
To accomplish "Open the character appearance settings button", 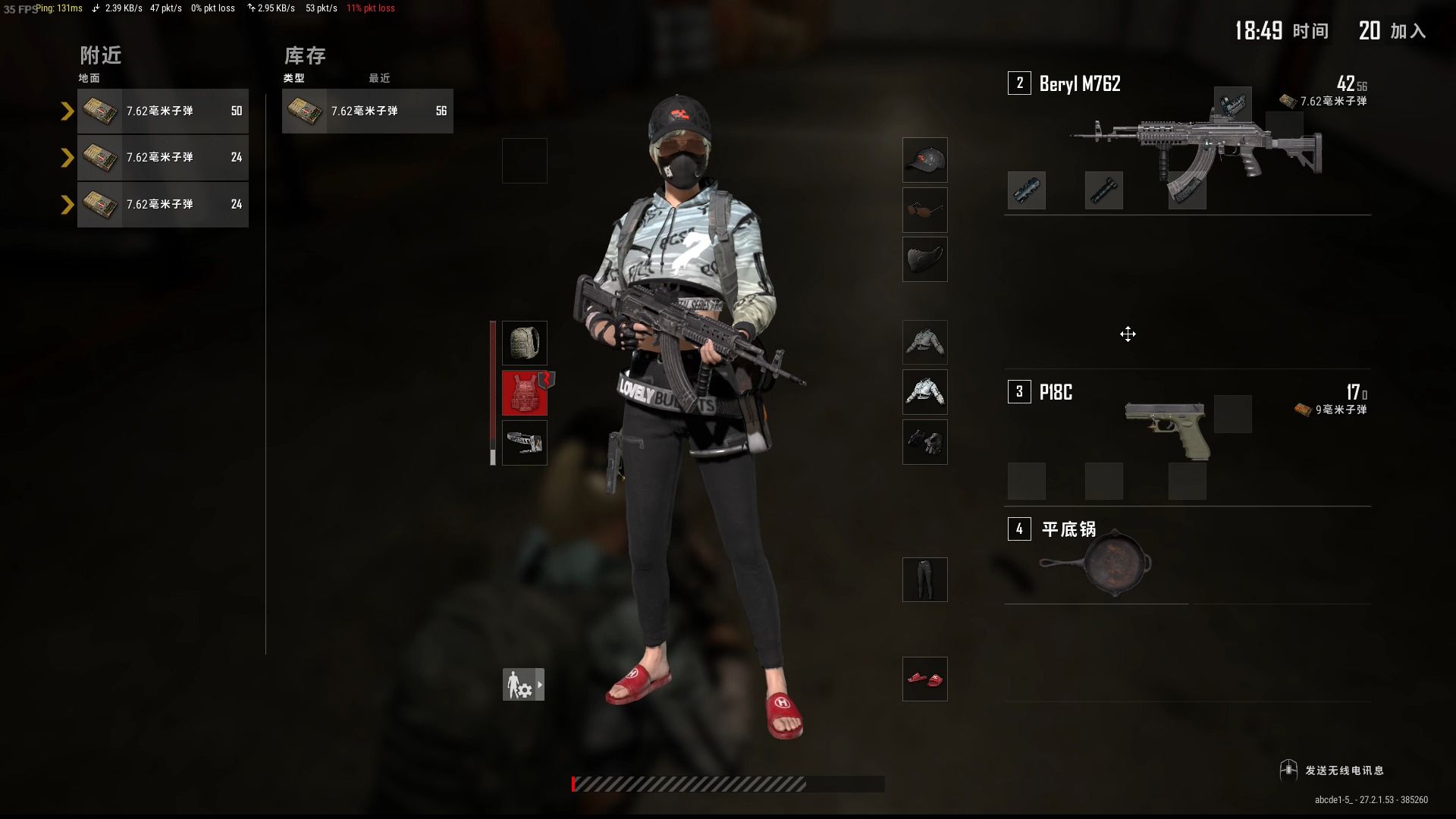I will coord(523,684).
